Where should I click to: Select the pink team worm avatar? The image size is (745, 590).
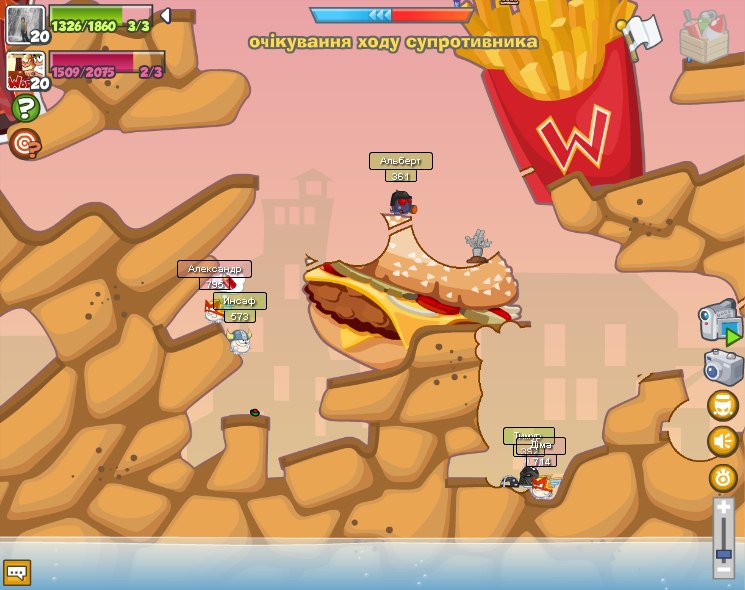(x=25, y=70)
